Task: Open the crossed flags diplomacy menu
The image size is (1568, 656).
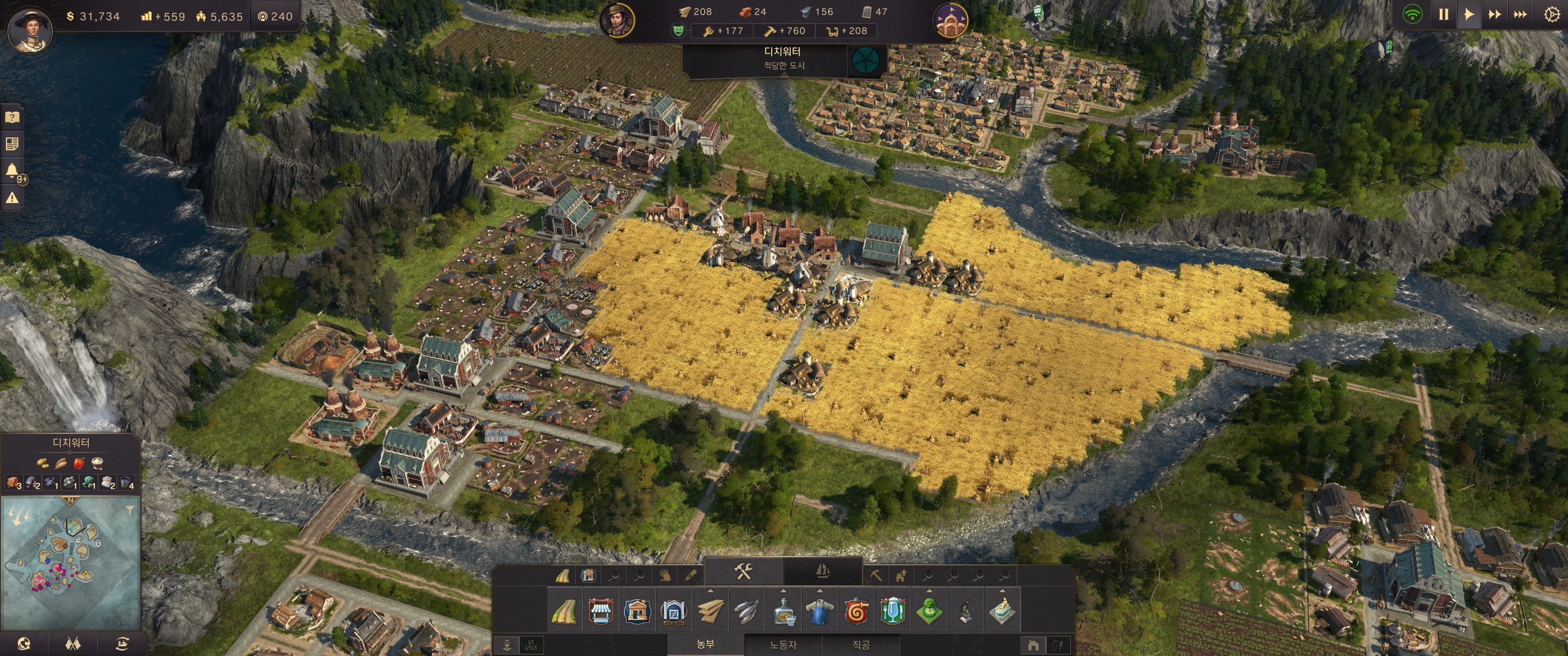Action: [x=72, y=644]
